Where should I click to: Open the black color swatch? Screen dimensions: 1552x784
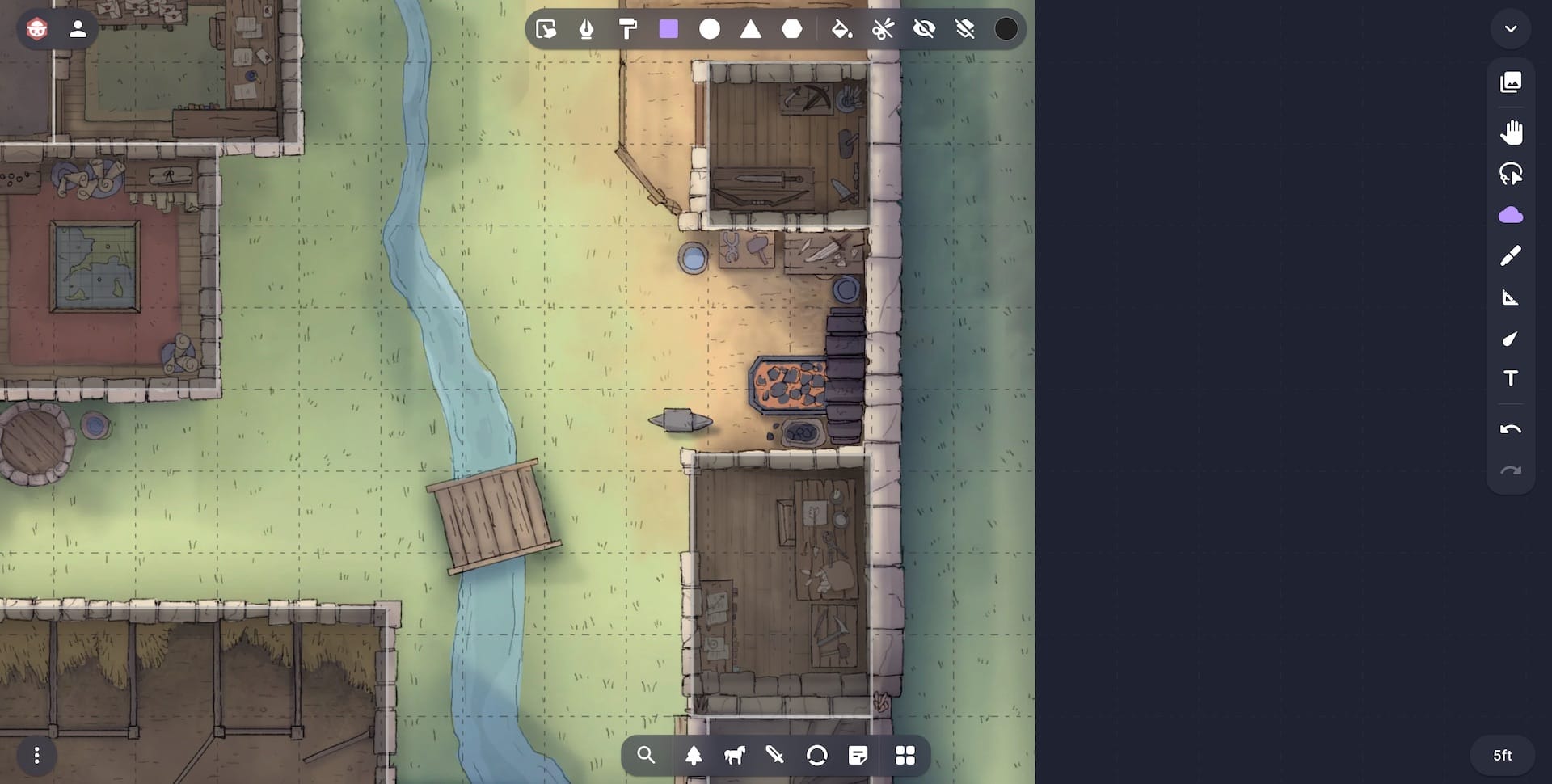pyautogui.click(x=1006, y=29)
